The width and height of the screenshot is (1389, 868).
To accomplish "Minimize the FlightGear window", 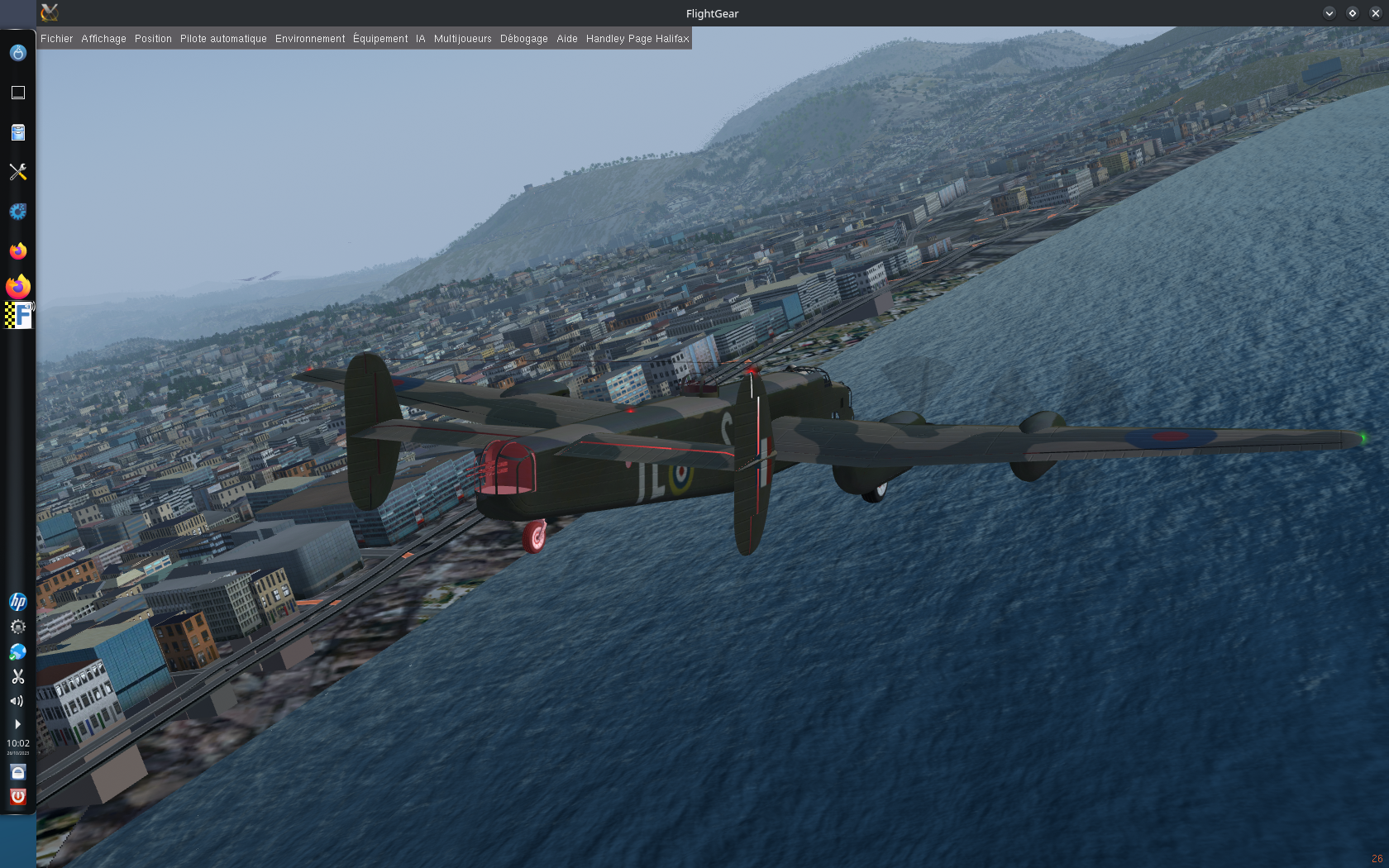I will 1329,13.
